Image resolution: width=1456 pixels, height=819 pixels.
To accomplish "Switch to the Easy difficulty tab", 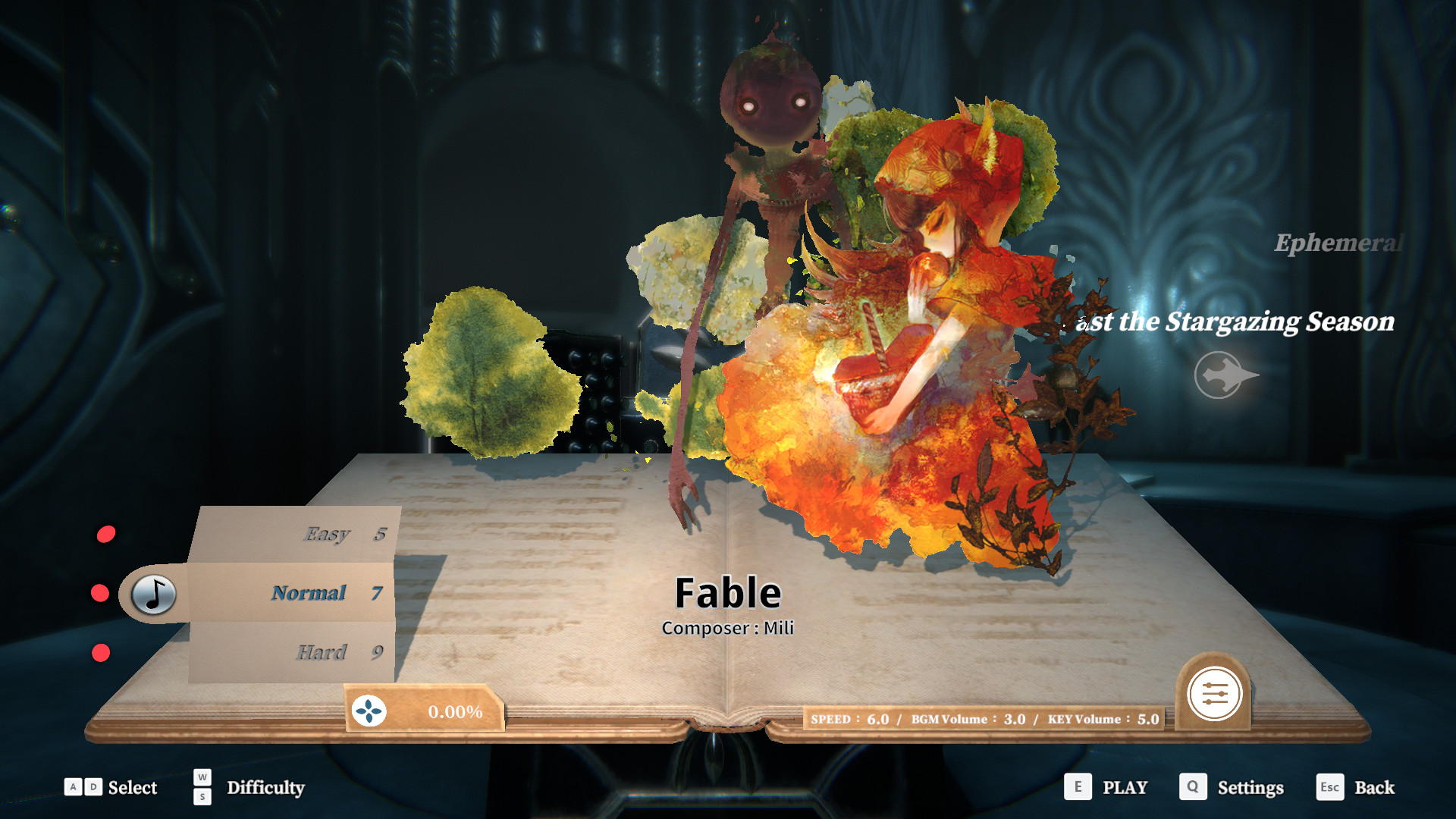I will point(326,534).
